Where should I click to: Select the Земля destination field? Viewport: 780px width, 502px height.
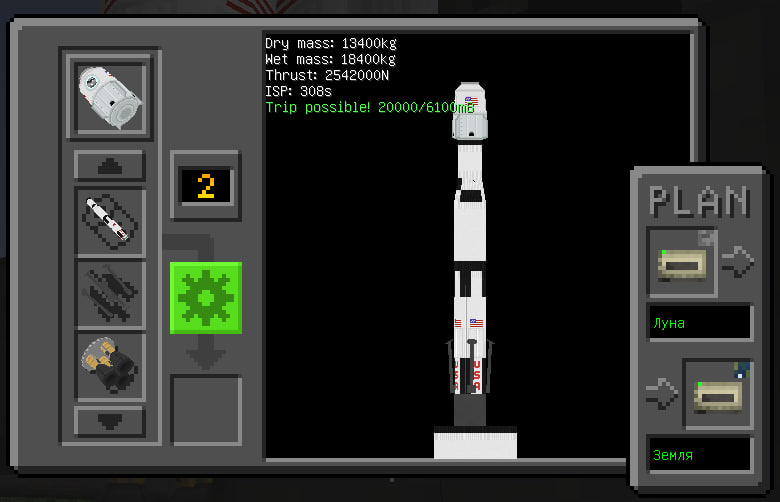(x=700, y=455)
